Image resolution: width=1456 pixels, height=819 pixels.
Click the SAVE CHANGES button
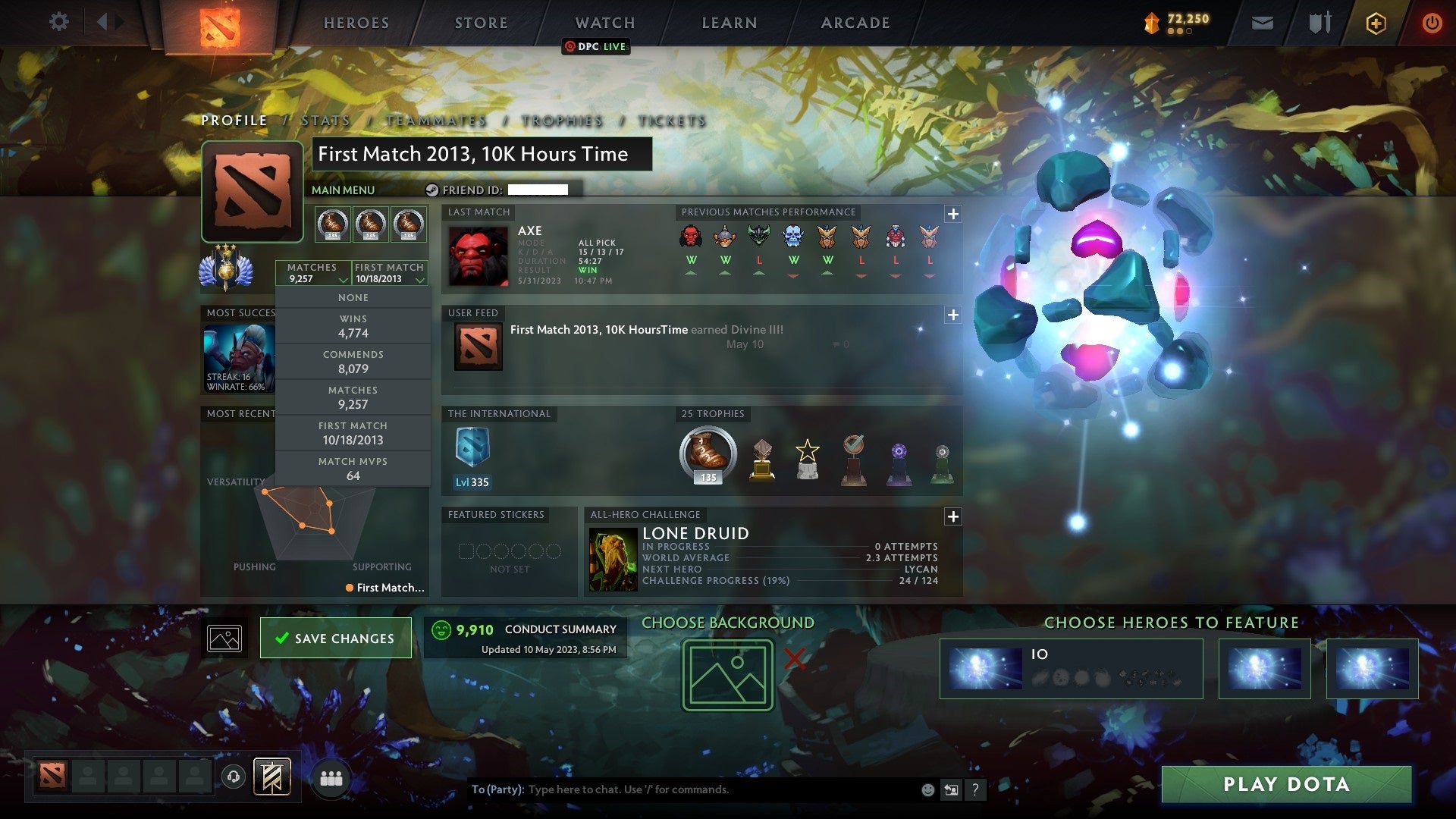(x=335, y=638)
